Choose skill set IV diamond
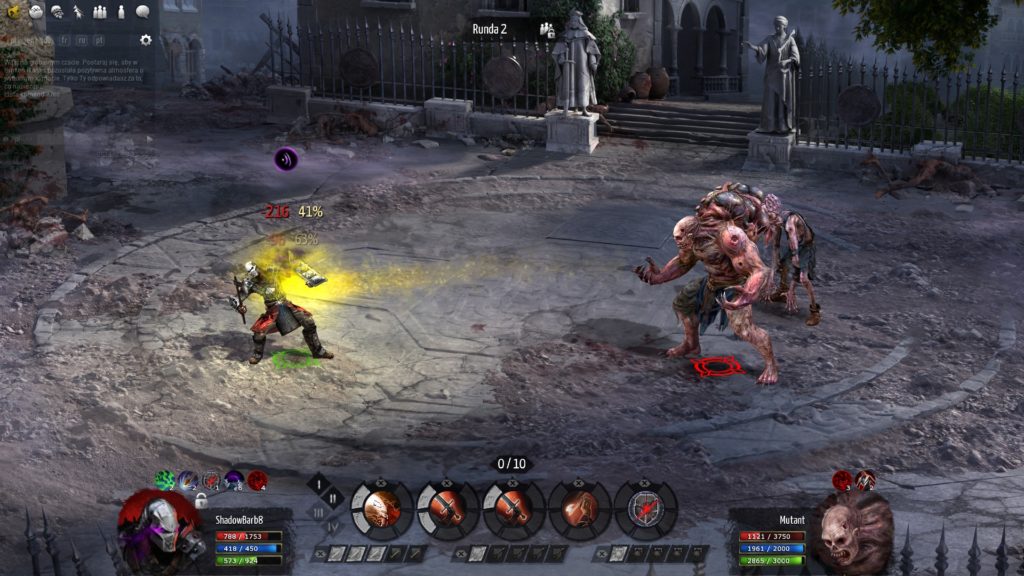The height and width of the screenshot is (576, 1024). pyautogui.click(x=332, y=524)
